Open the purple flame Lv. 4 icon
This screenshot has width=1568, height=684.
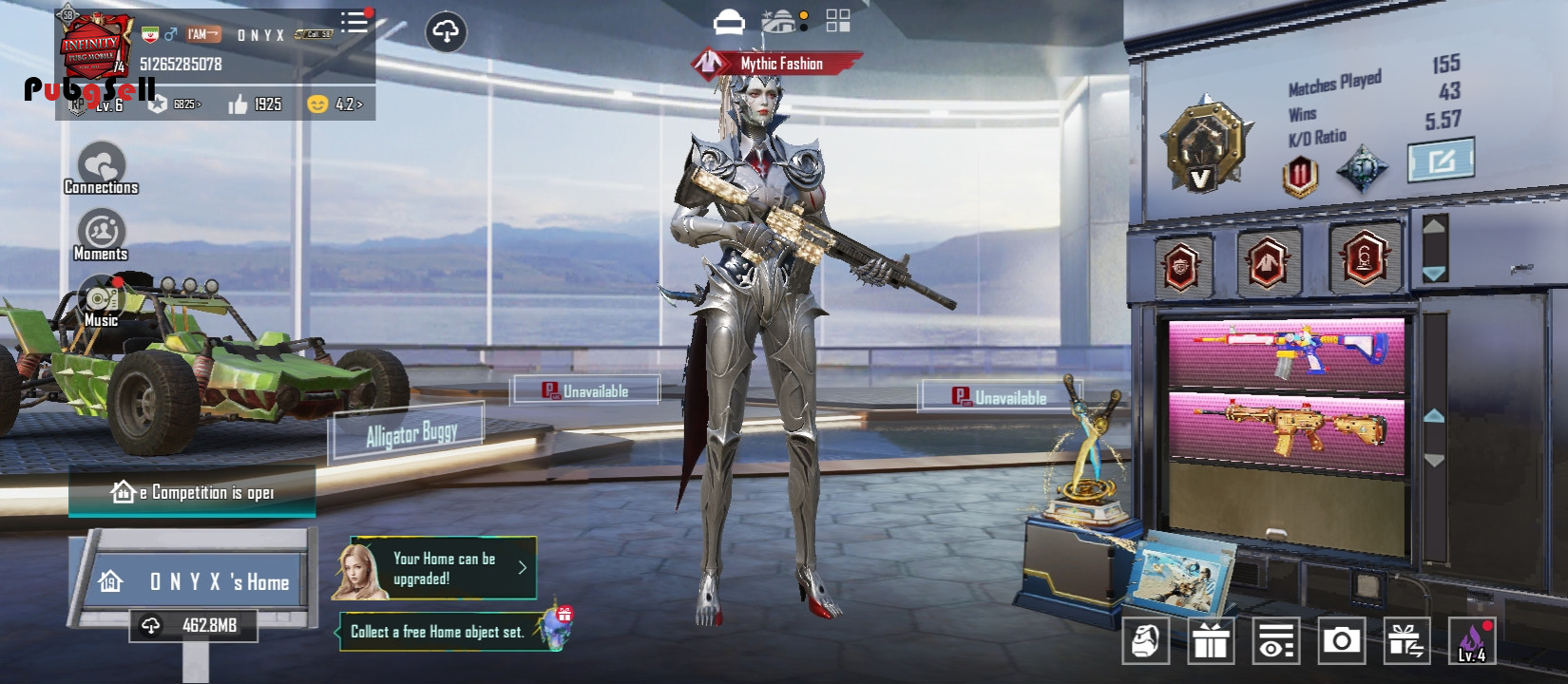(1471, 641)
